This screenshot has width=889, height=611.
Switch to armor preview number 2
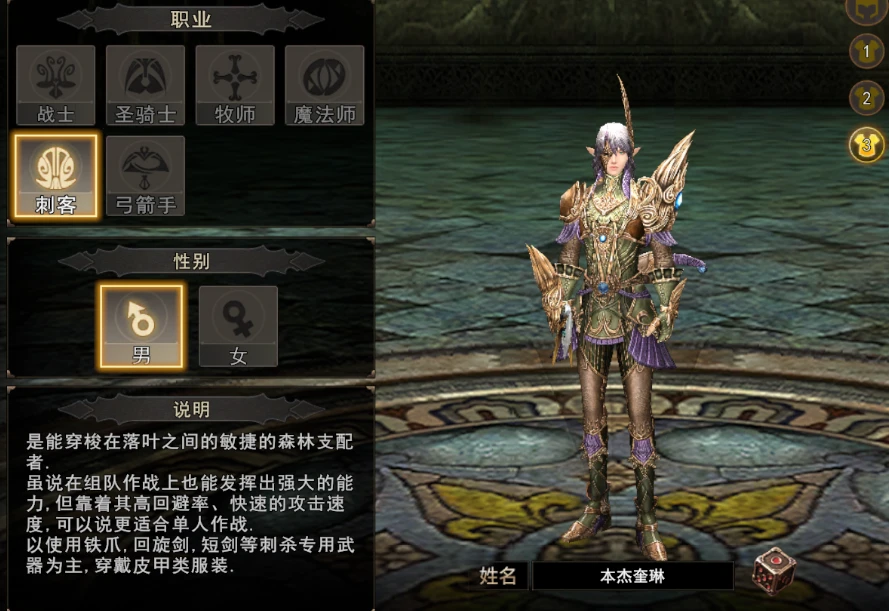866,98
